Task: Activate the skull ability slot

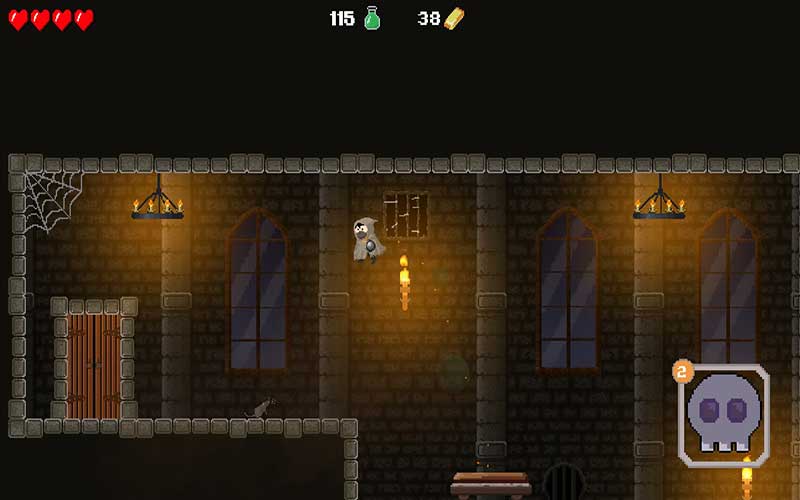Action: pos(724,415)
